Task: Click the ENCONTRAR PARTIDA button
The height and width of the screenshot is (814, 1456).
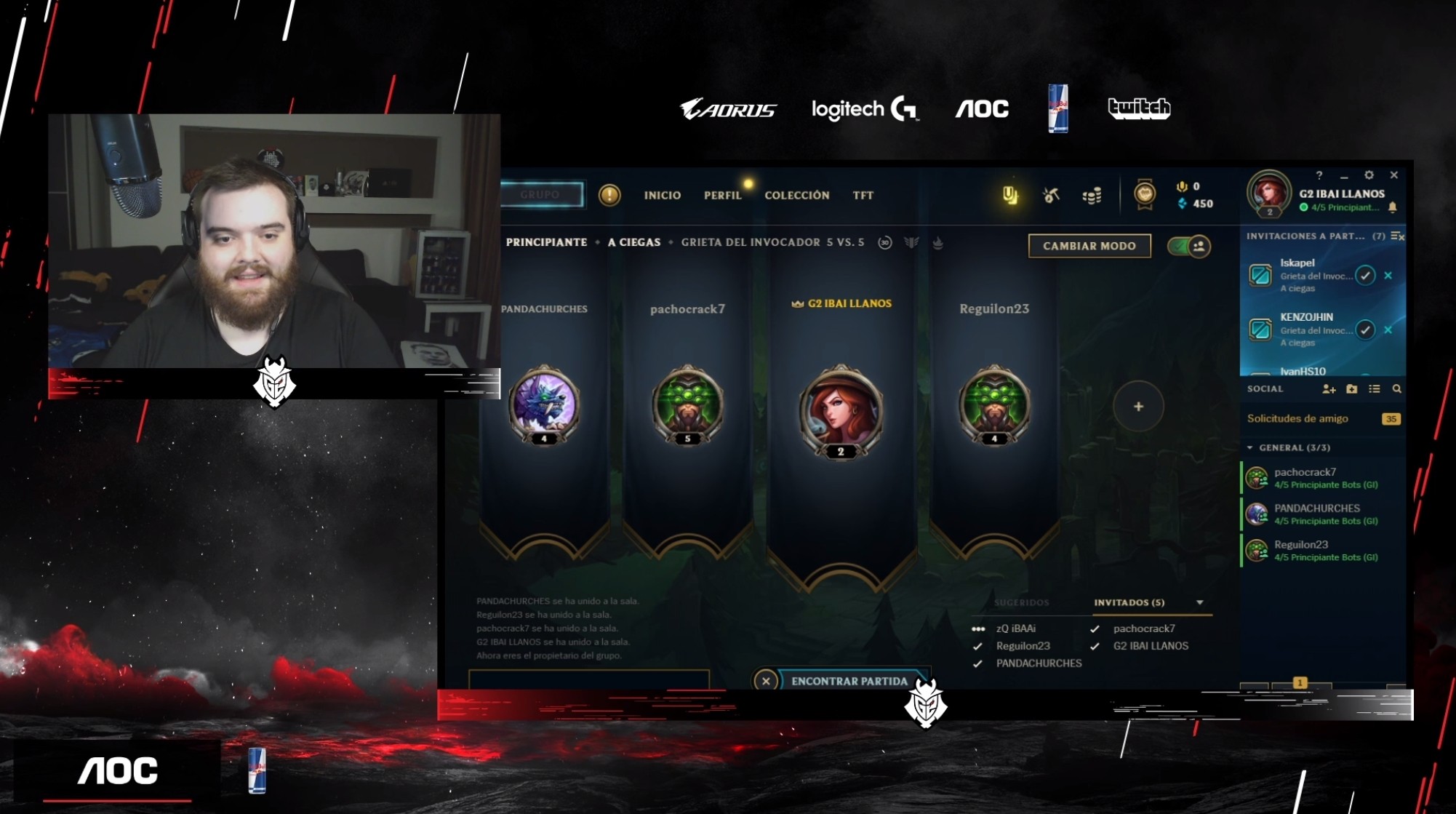Action: [849, 681]
